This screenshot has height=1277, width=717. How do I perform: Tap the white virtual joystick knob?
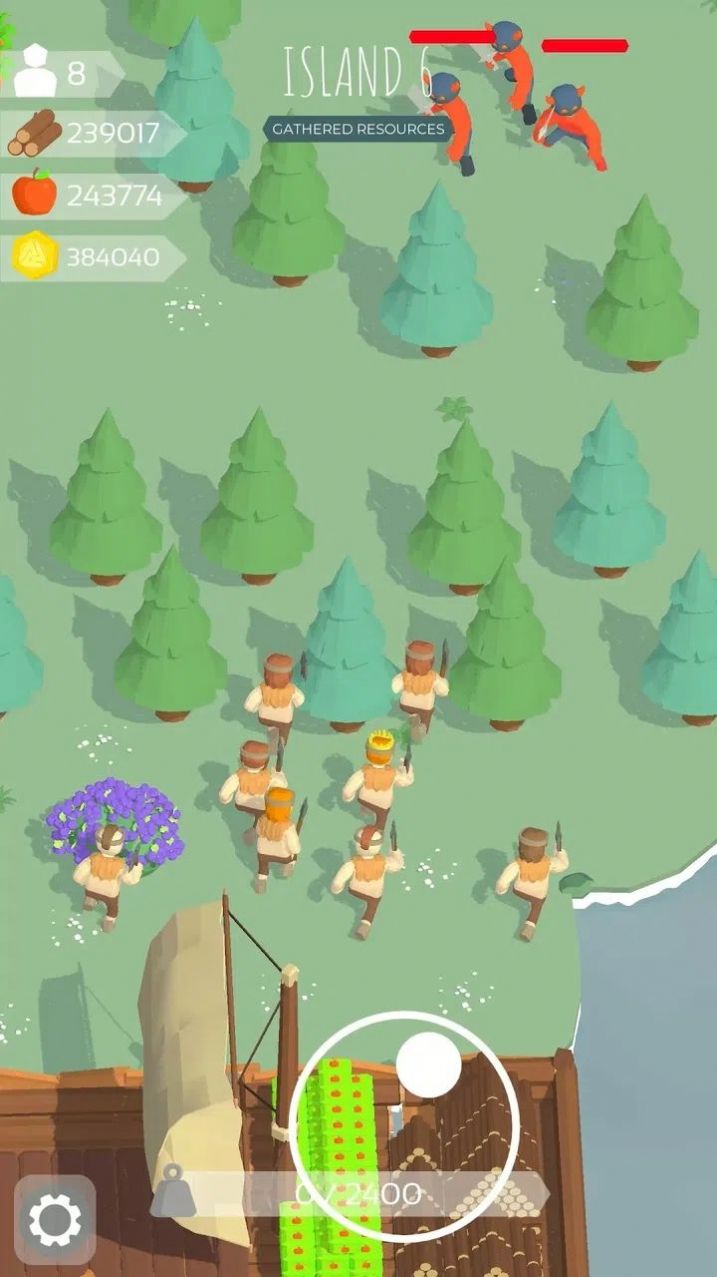pos(429,1065)
